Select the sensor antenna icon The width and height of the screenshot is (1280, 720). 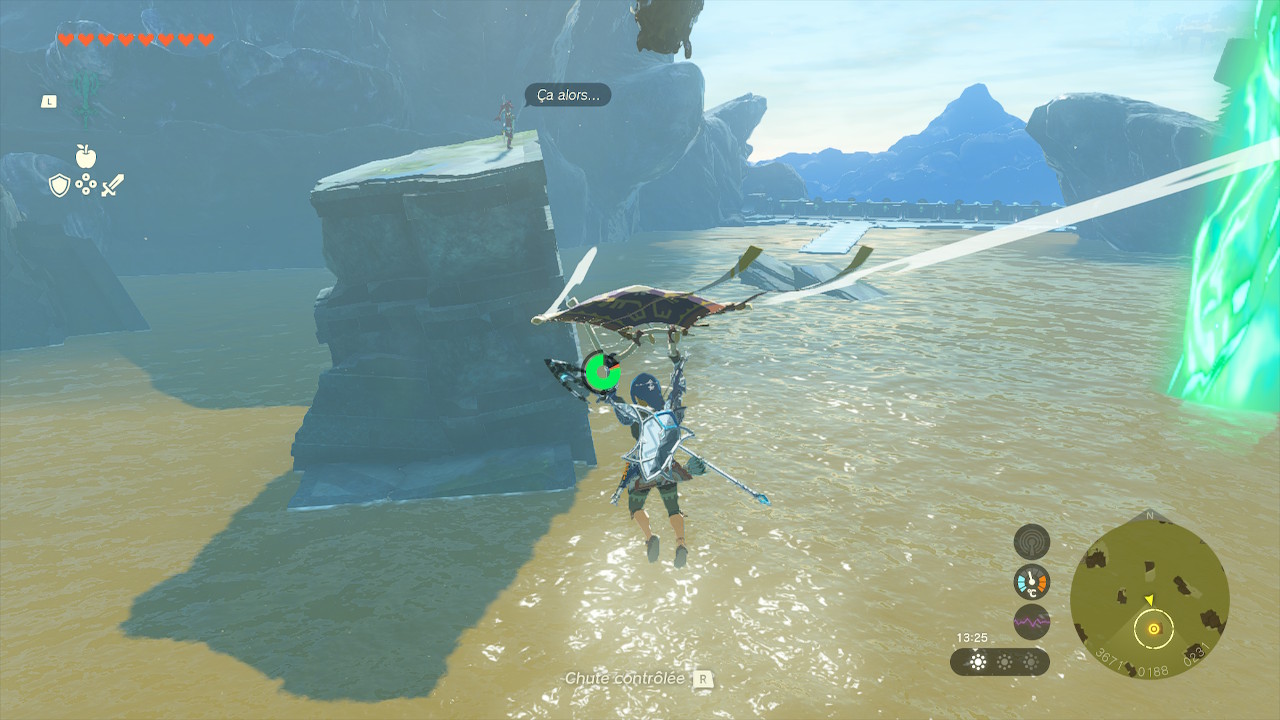[1031, 542]
